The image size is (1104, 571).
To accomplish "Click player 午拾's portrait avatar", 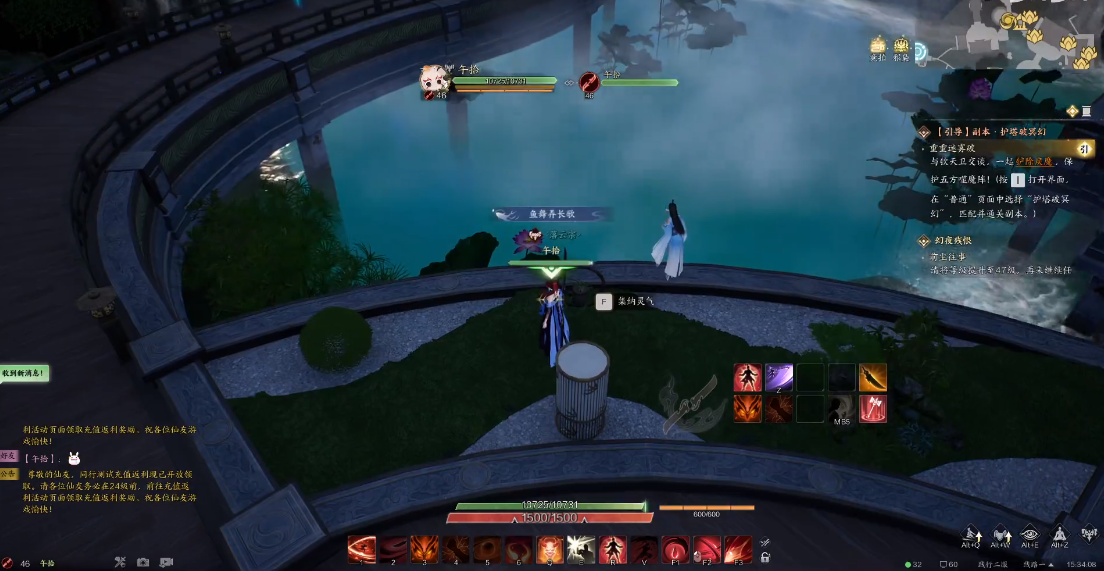I will (435, 78).
